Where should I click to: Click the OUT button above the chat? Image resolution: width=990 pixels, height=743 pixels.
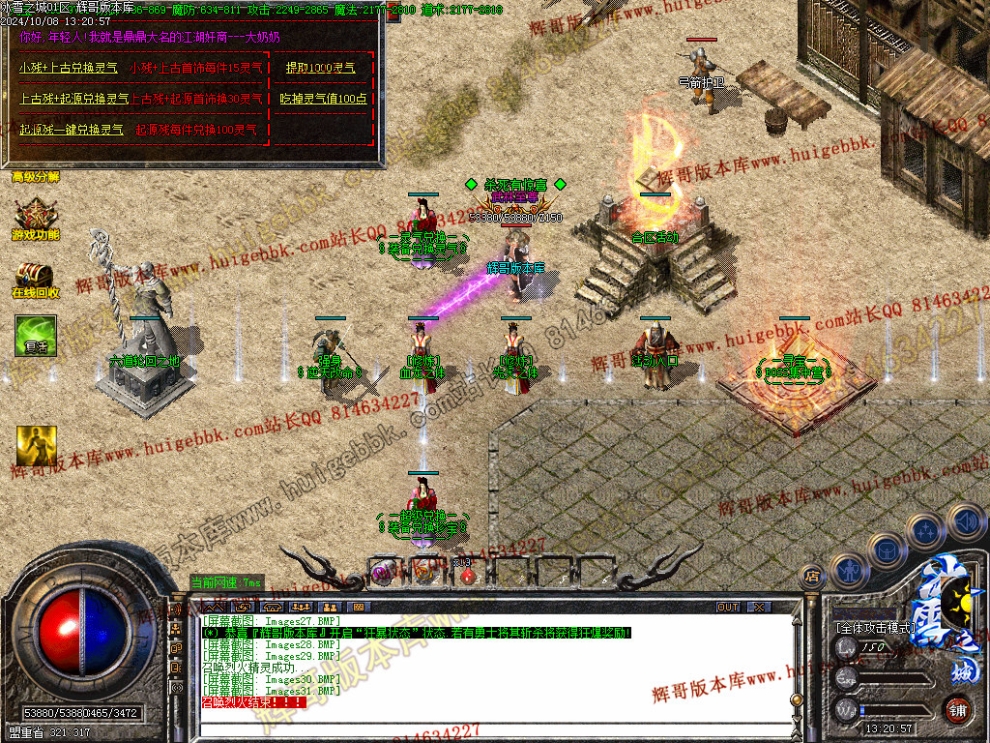(728, 607)
